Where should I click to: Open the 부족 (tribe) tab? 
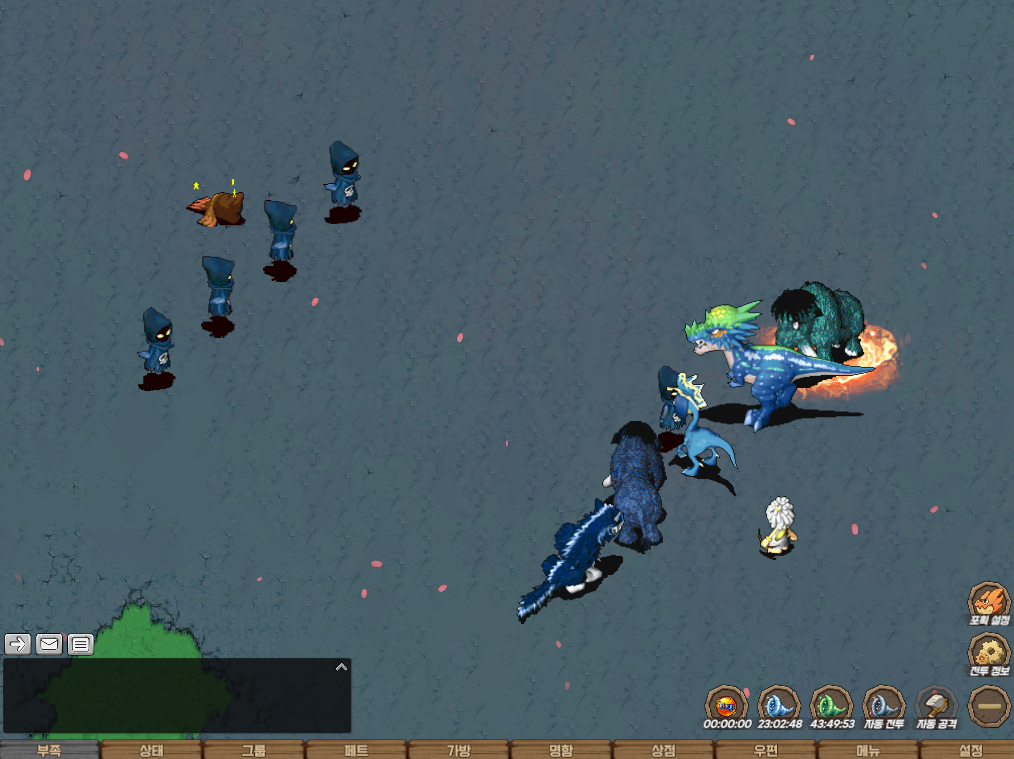pos(50,750)
